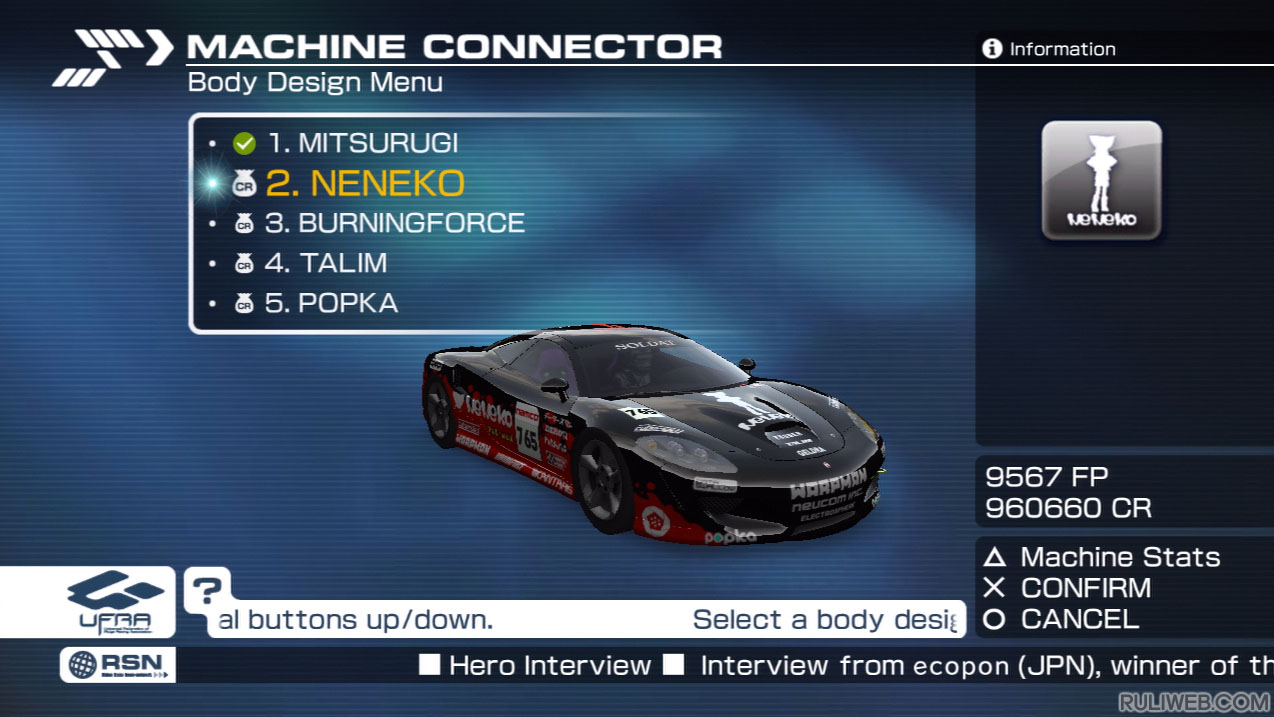
Task: Click the Neneko sponsor logo thumbnail
Action: point(1101,181)
